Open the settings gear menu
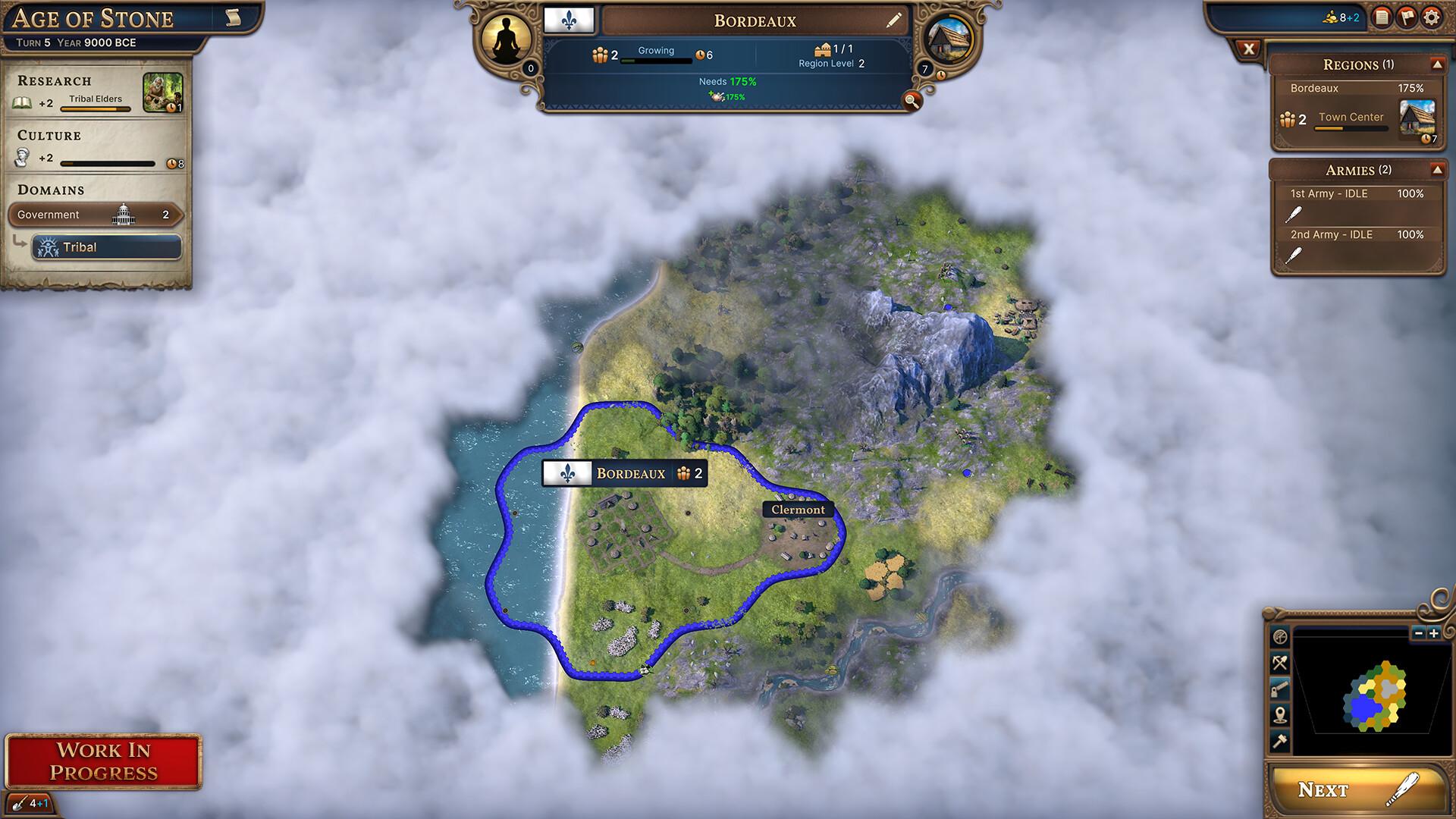1456x819 pixels. [x=1431, y=17]
